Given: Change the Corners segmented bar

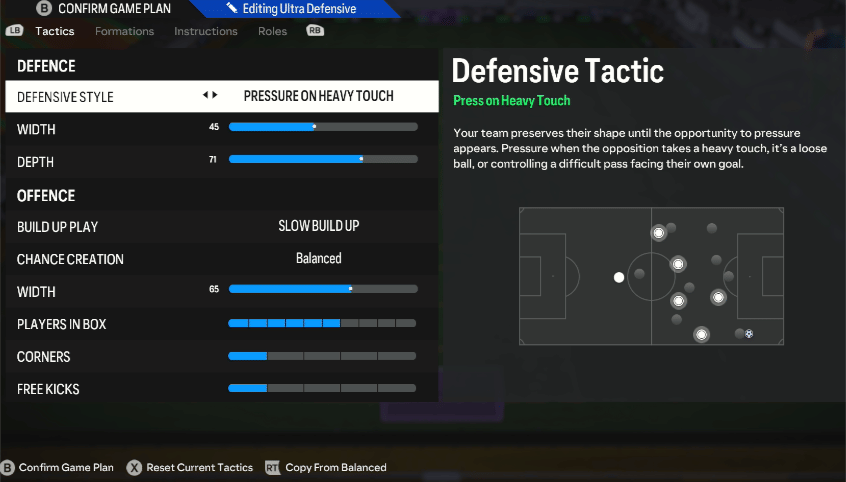Looking at the screenshot, I should pyautogui.click(x=322, y=356).
